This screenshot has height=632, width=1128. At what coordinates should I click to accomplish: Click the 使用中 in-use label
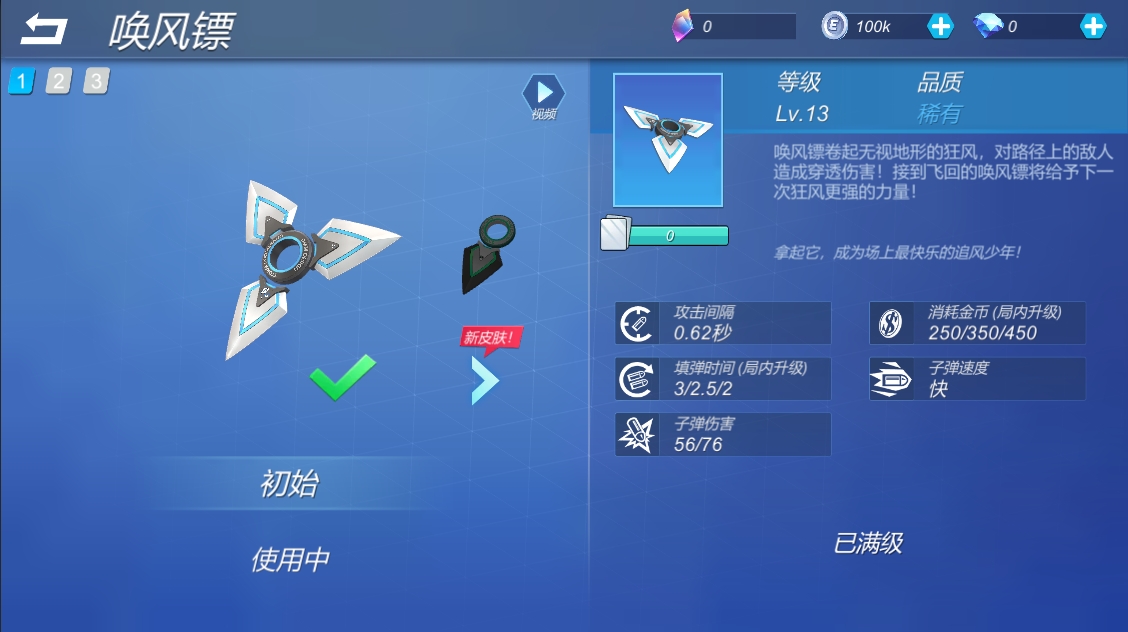290,560
